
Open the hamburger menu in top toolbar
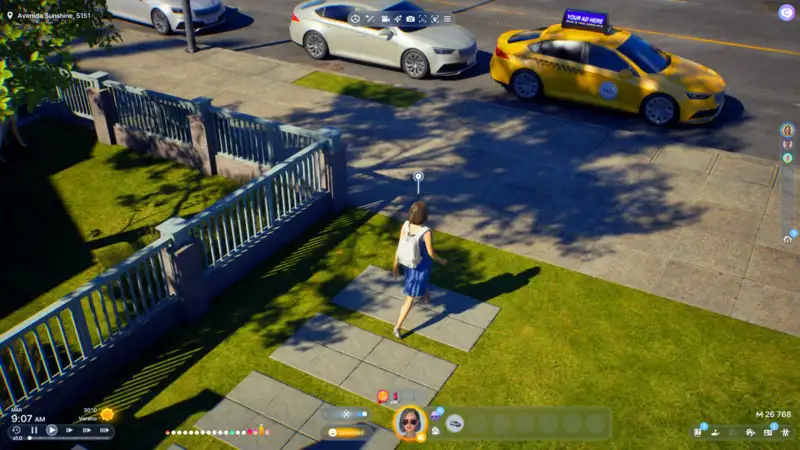tap(447, 19)
